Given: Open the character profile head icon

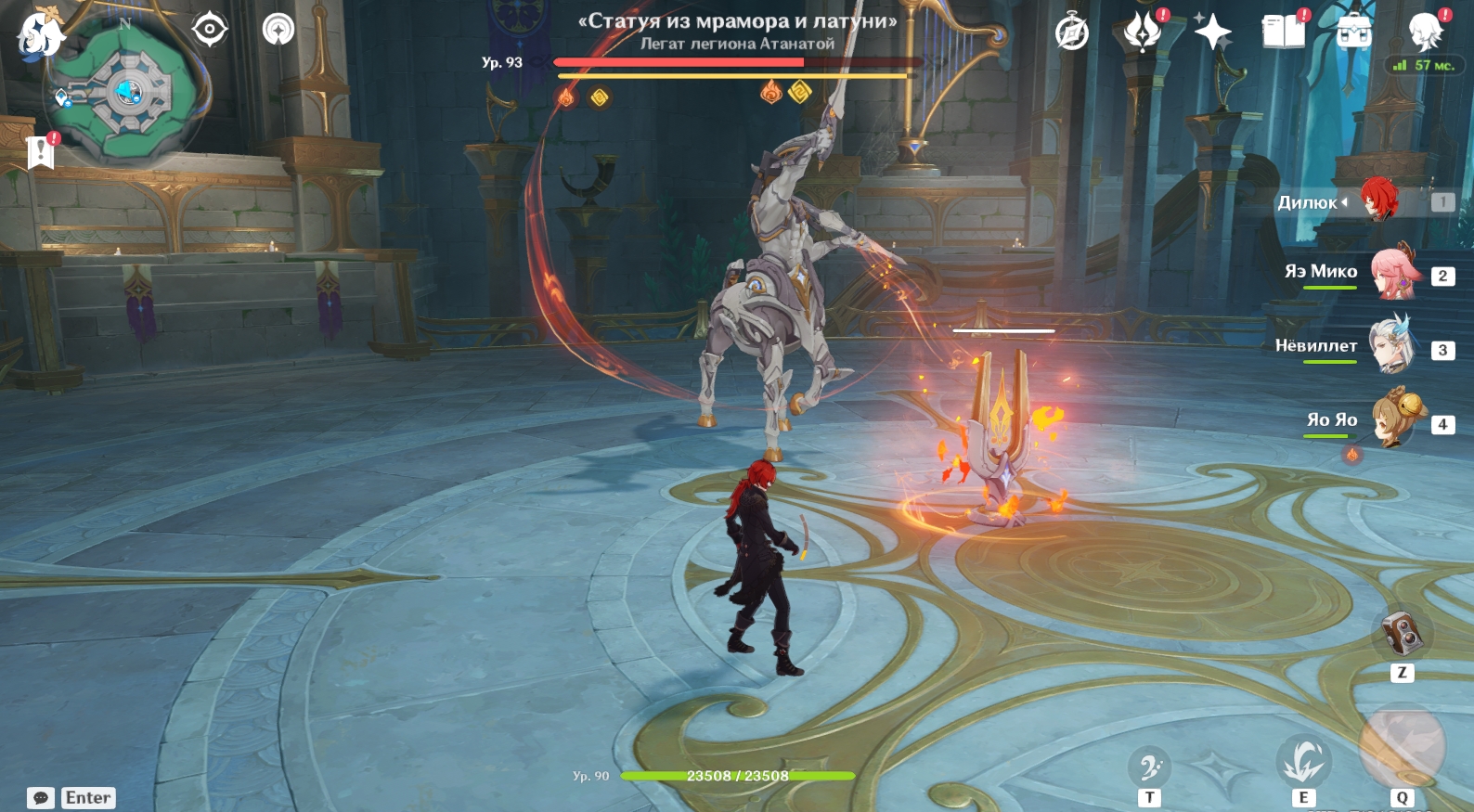Looking at the screenshot, I should 1425,32.
